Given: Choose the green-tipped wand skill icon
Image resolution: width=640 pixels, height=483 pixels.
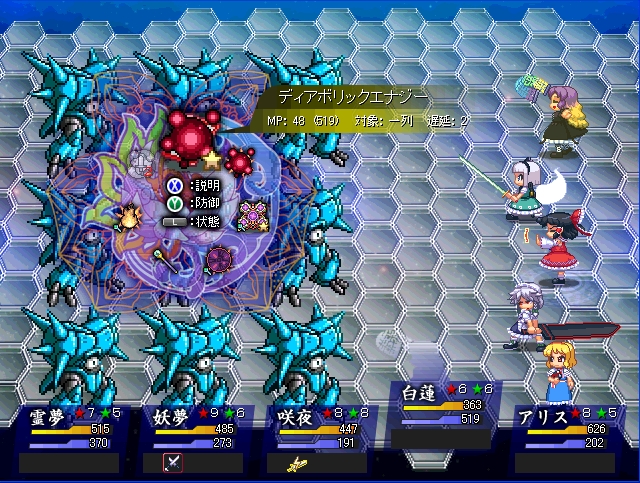Looking at the screenshot, I should click(163, 260).
